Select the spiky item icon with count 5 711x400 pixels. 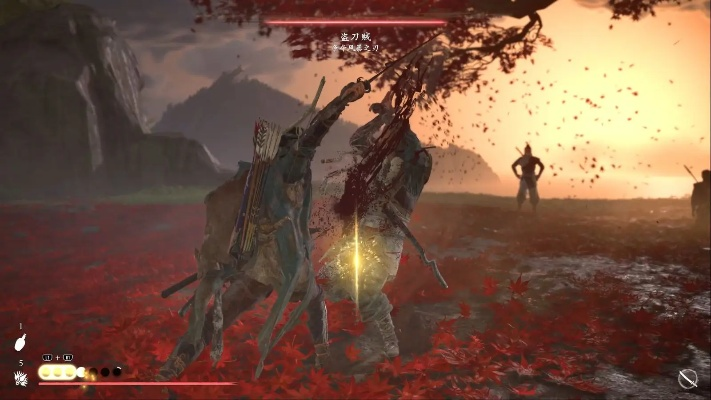[x=20, y=377]
